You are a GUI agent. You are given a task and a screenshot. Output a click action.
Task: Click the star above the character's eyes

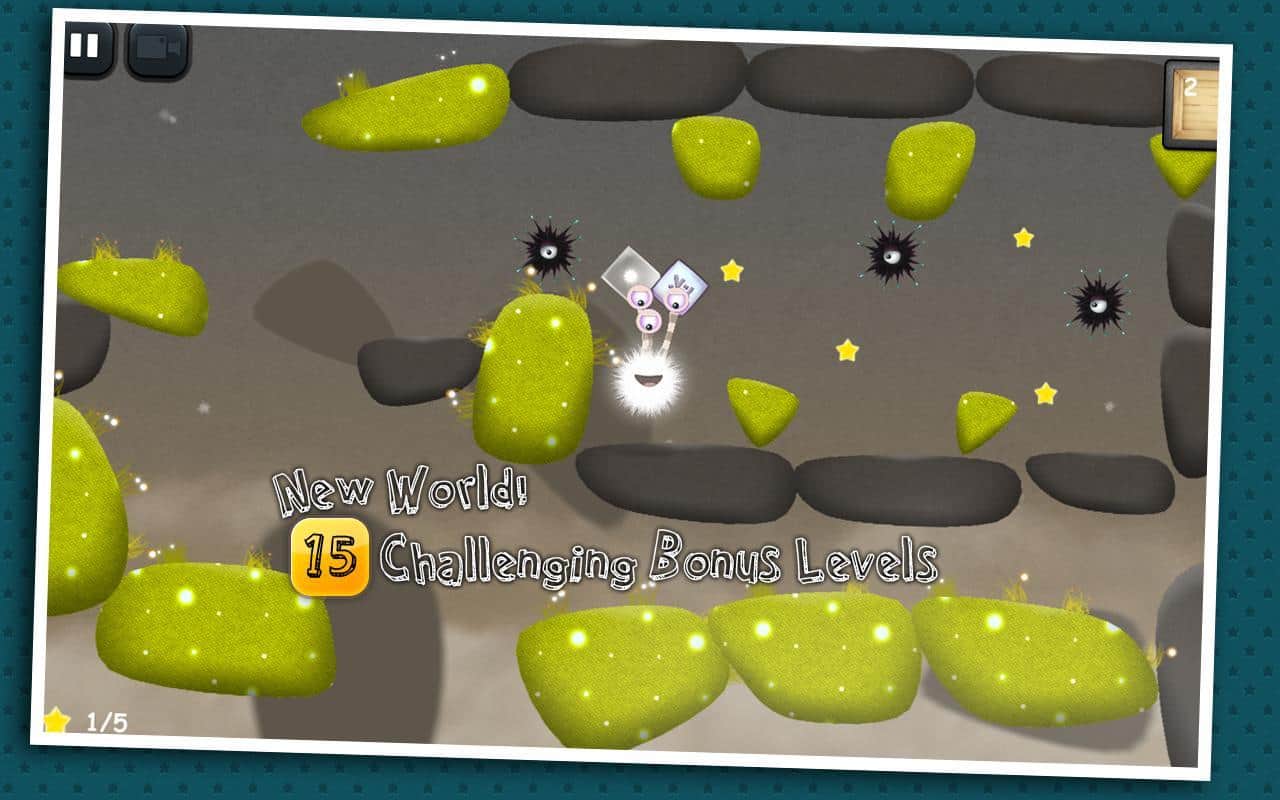(x=730, y=268)
